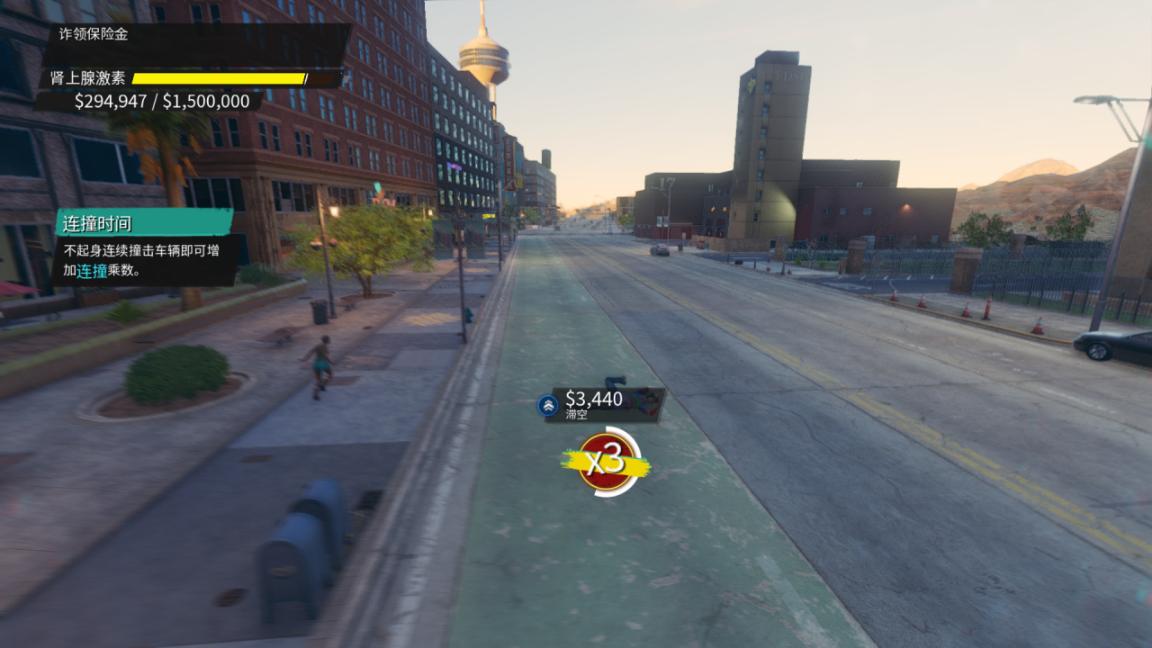
Task: Select the 诈领保险金 activity tracker title
Action: coord(92,34)
